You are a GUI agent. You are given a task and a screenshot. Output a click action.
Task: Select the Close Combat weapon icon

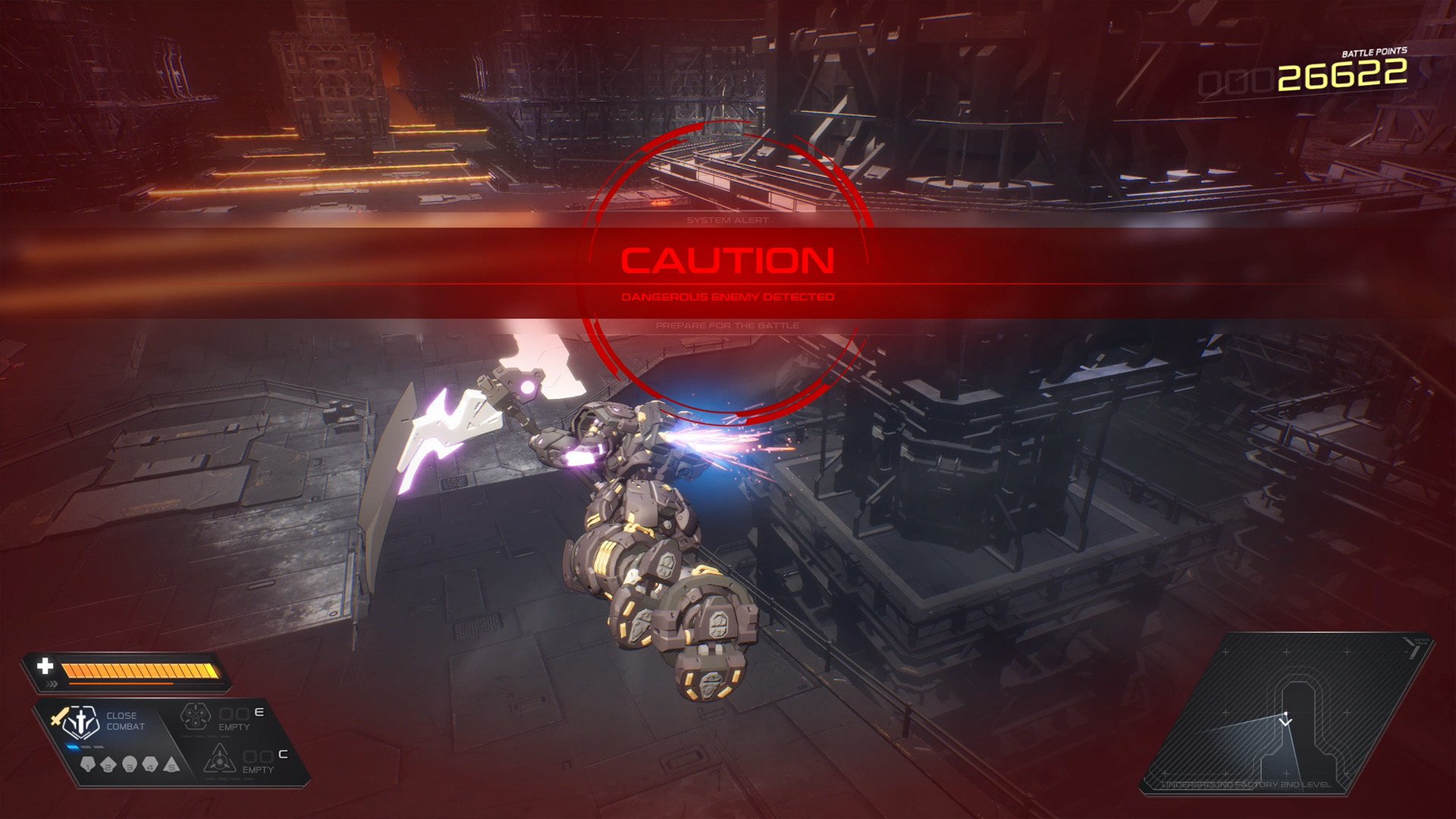click(80, 723)
